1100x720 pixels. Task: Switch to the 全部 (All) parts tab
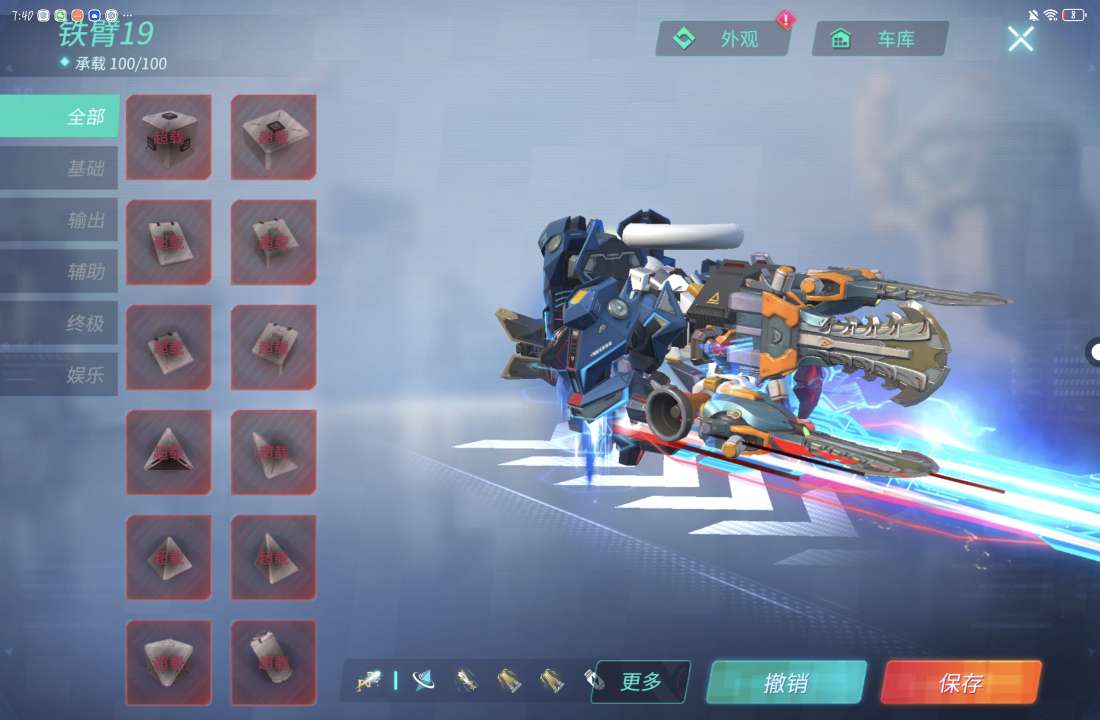coord(60,117)
